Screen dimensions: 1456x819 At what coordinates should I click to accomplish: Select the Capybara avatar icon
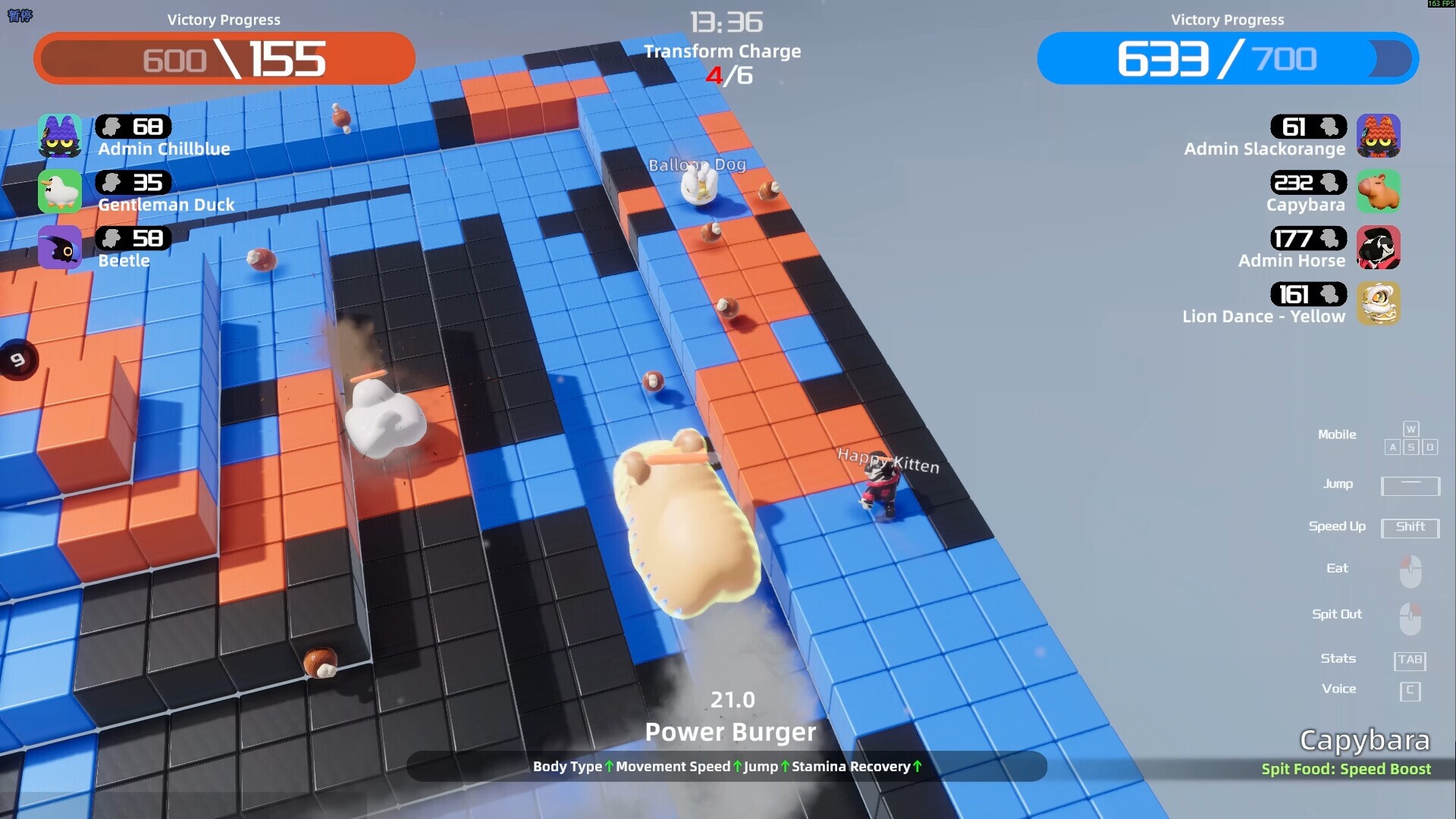[1379, 192]
